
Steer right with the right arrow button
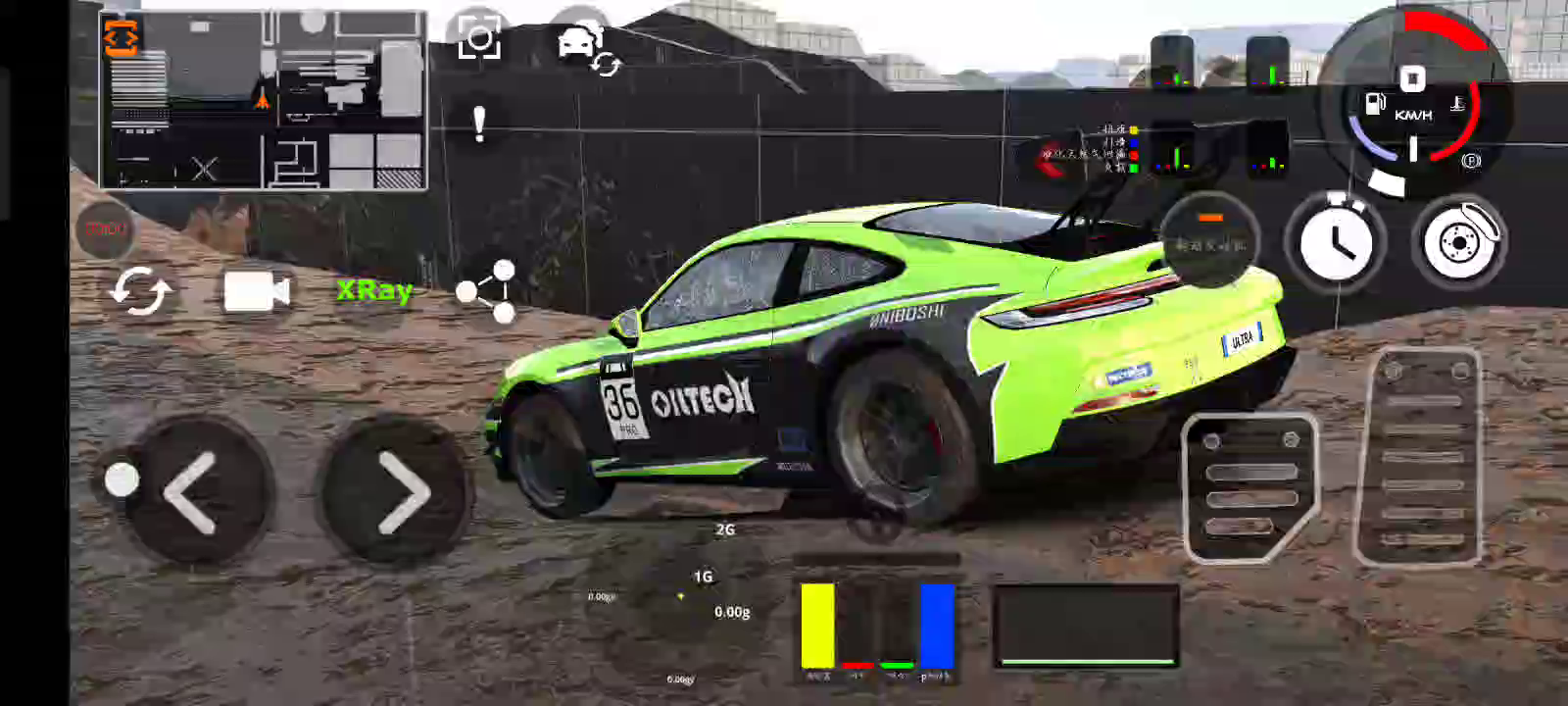(x=399, y=492)
